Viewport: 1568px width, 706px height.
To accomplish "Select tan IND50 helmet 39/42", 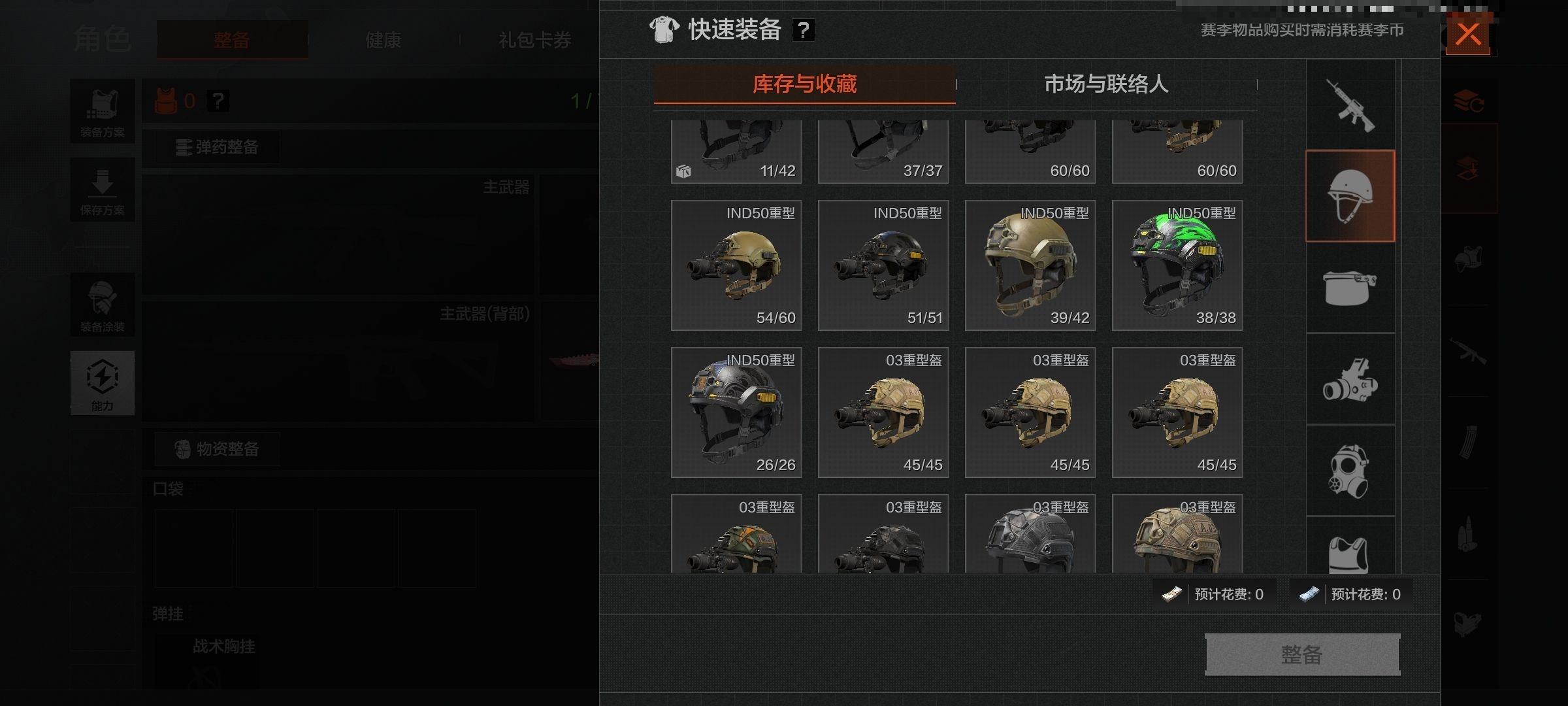I will pyautogui.click(x=1030, y=265).
